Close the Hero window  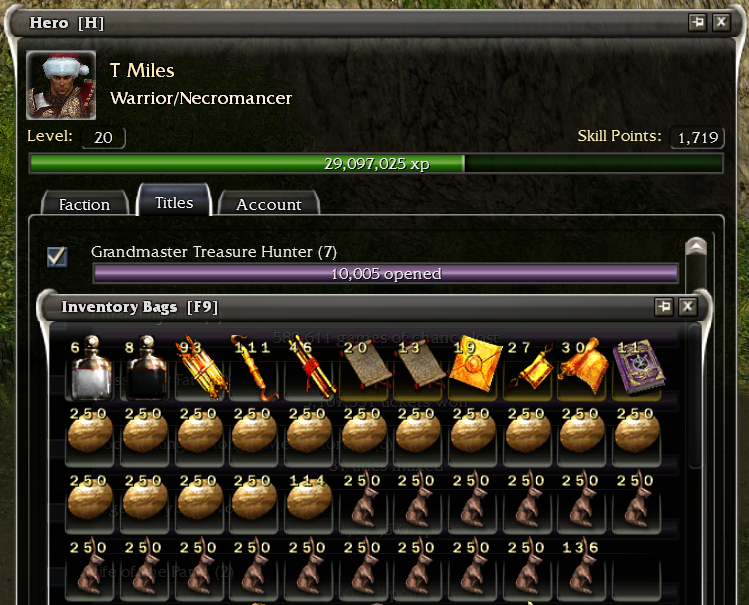tap(721, 22)
